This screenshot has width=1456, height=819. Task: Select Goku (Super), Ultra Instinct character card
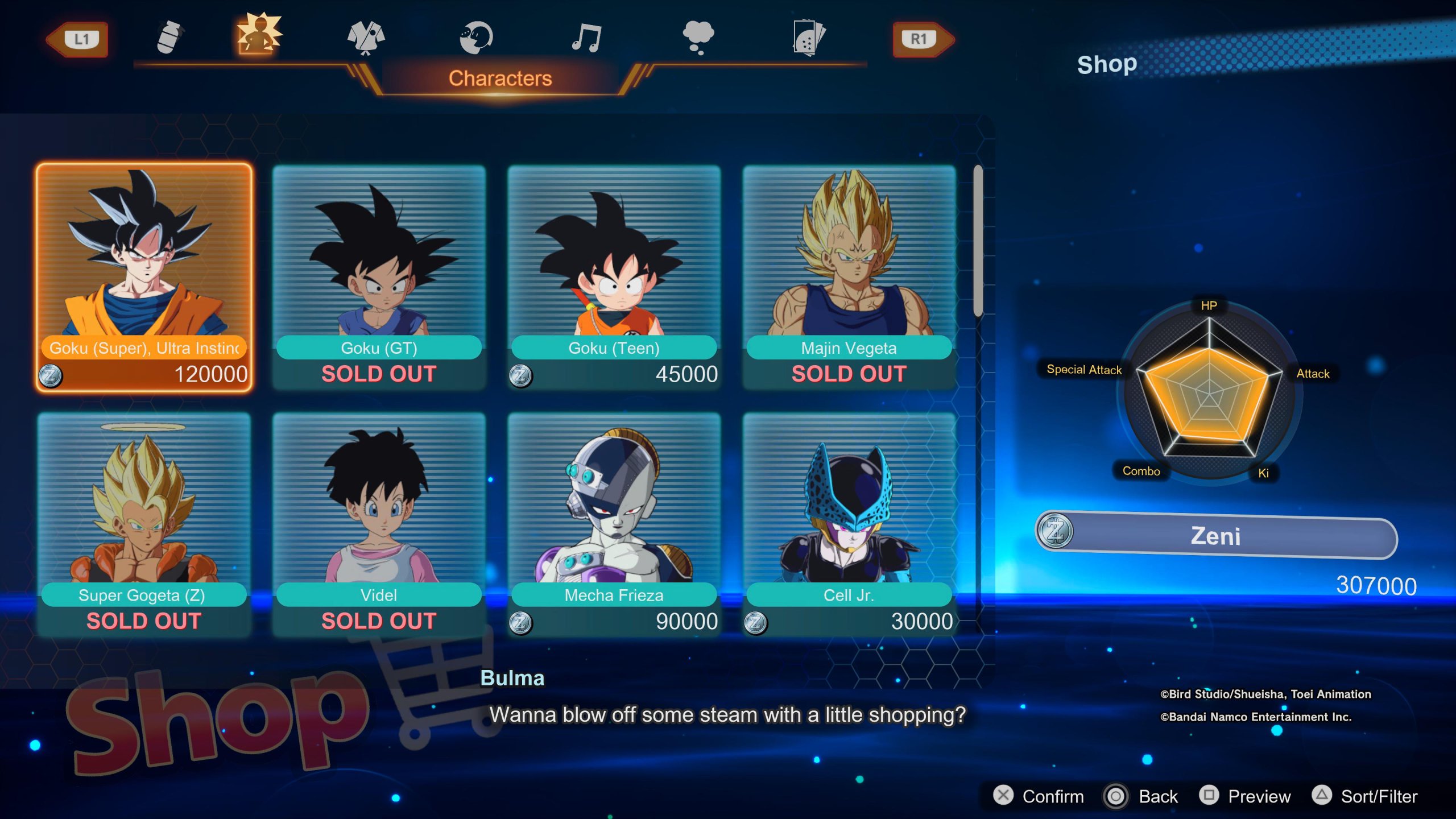point(144,277)
